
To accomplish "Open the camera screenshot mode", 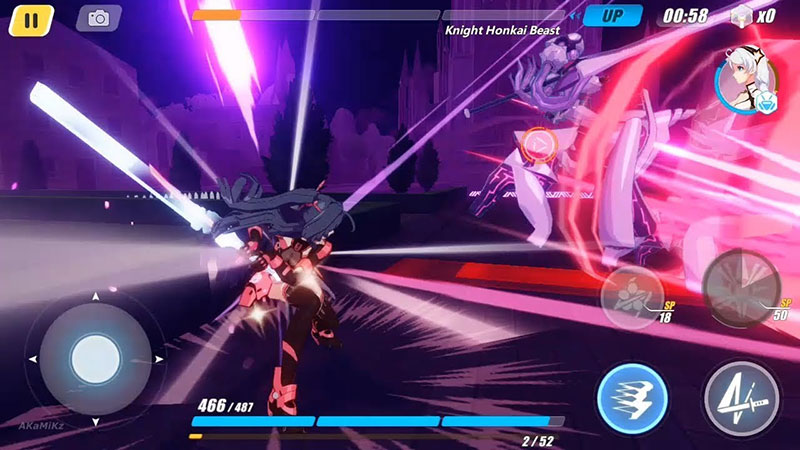I will (98, 18).
